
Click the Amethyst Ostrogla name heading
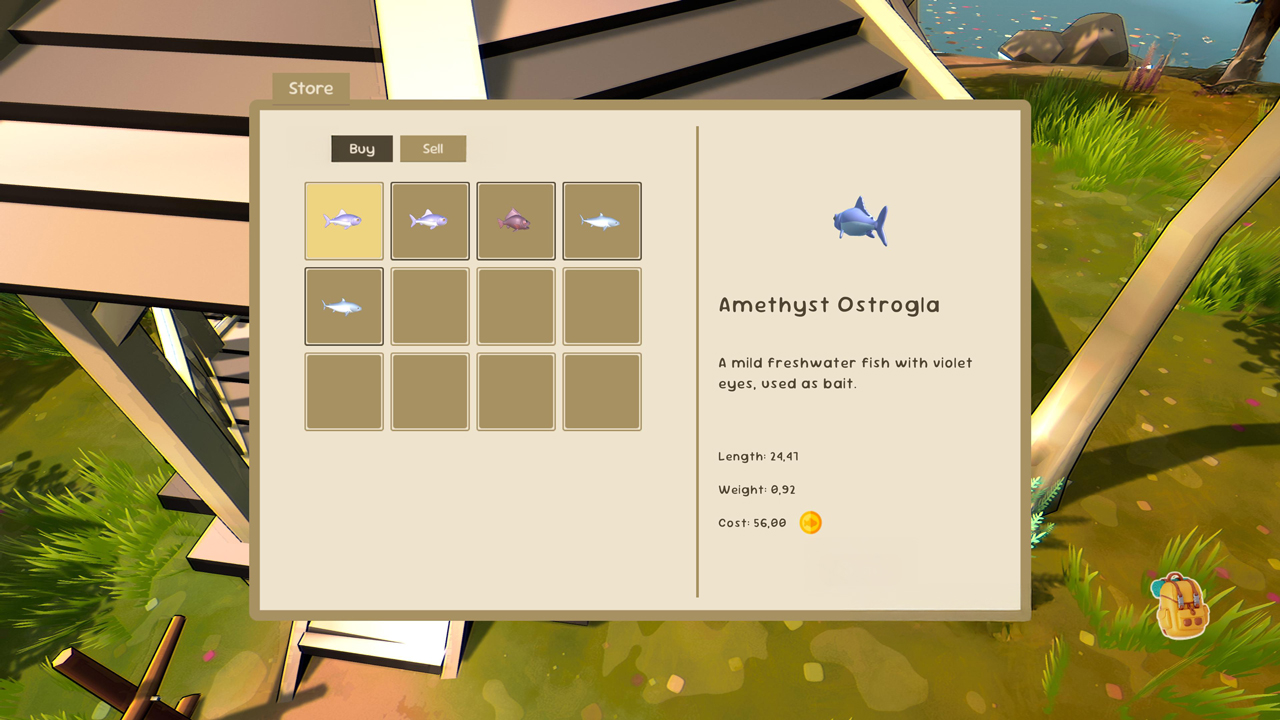pos(828,305)
